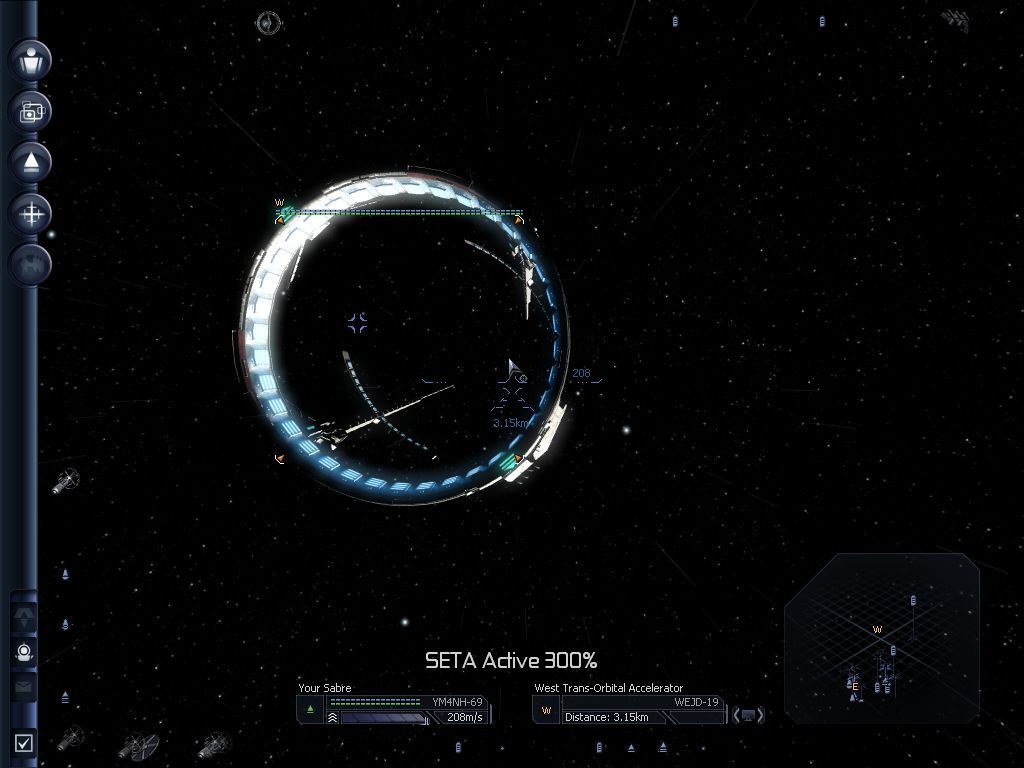Open the ship menu triangle icon
The width and height of the screenshot is (1024, 768).
click(31, 162)
